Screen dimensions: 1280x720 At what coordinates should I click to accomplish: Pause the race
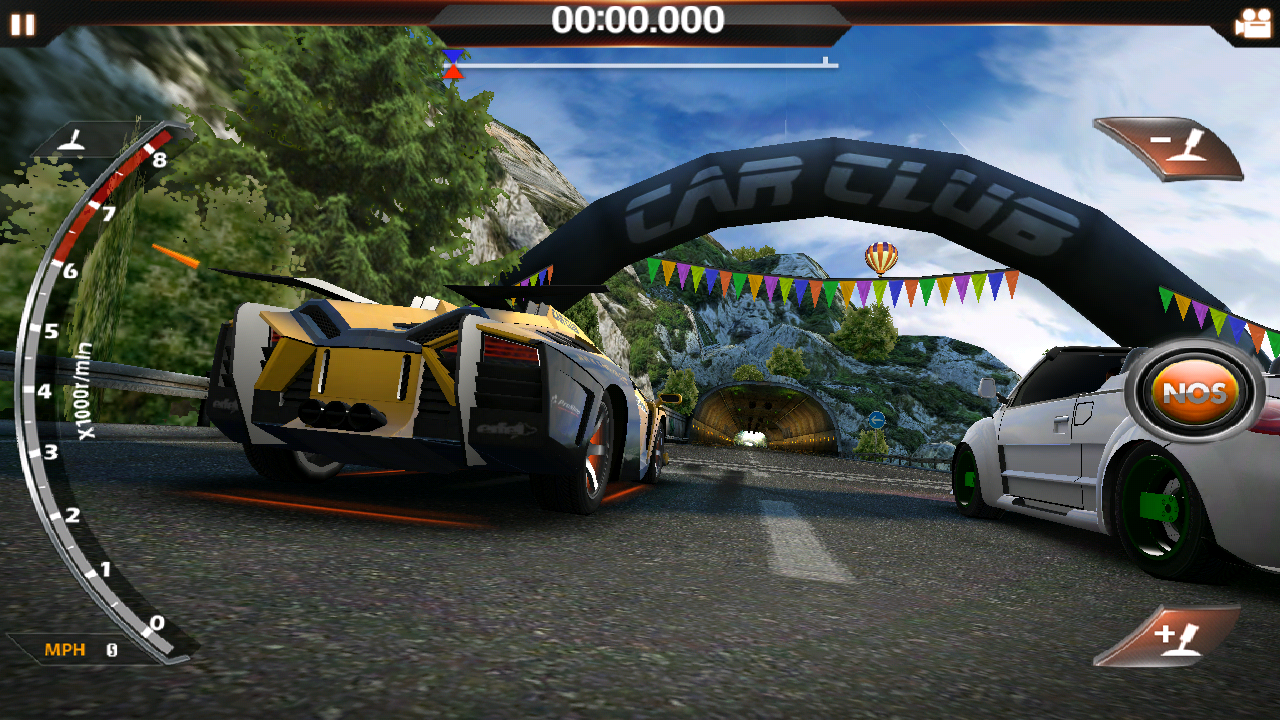click(22, 24)
